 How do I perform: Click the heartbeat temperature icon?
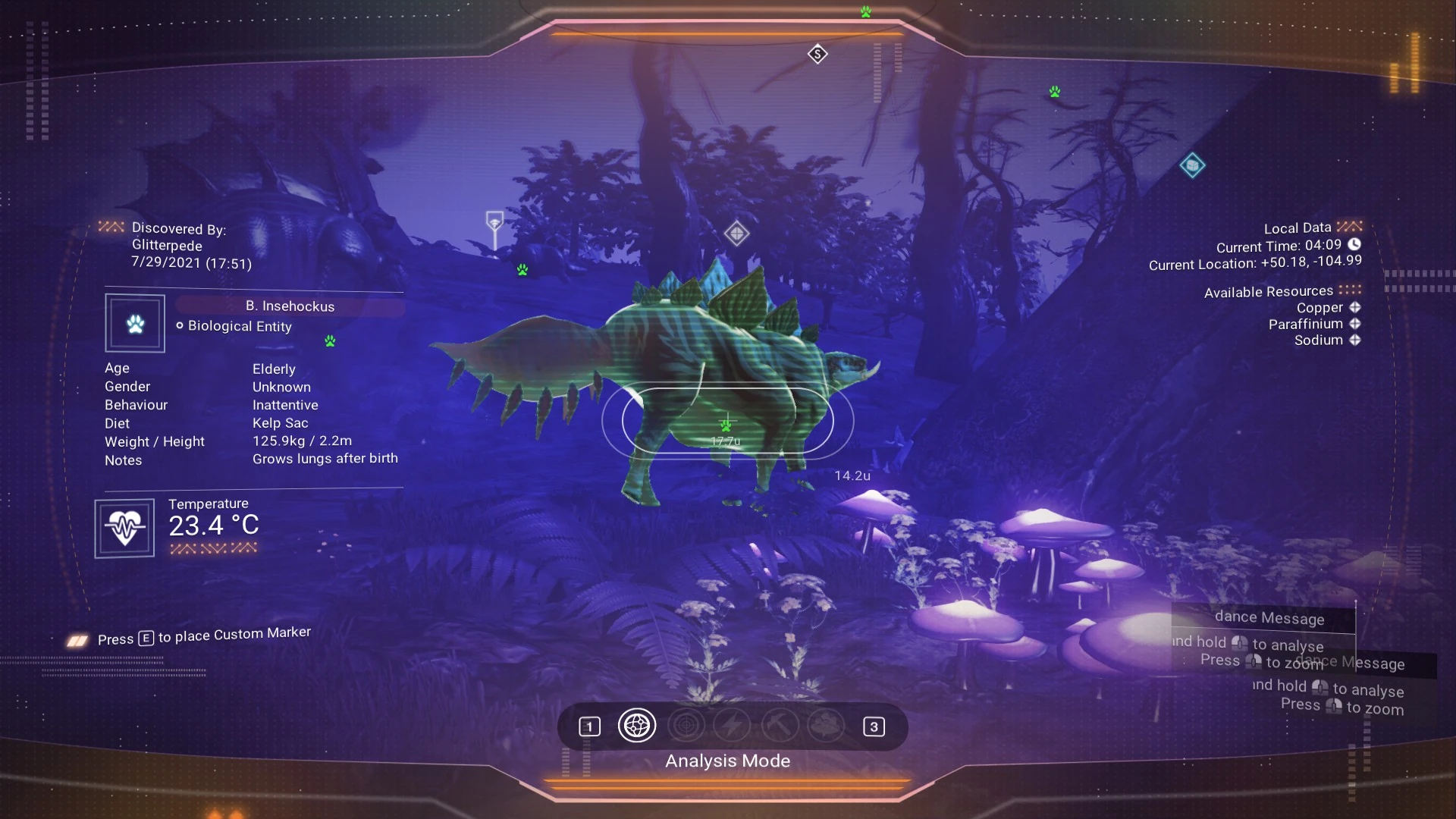point(124,528)
